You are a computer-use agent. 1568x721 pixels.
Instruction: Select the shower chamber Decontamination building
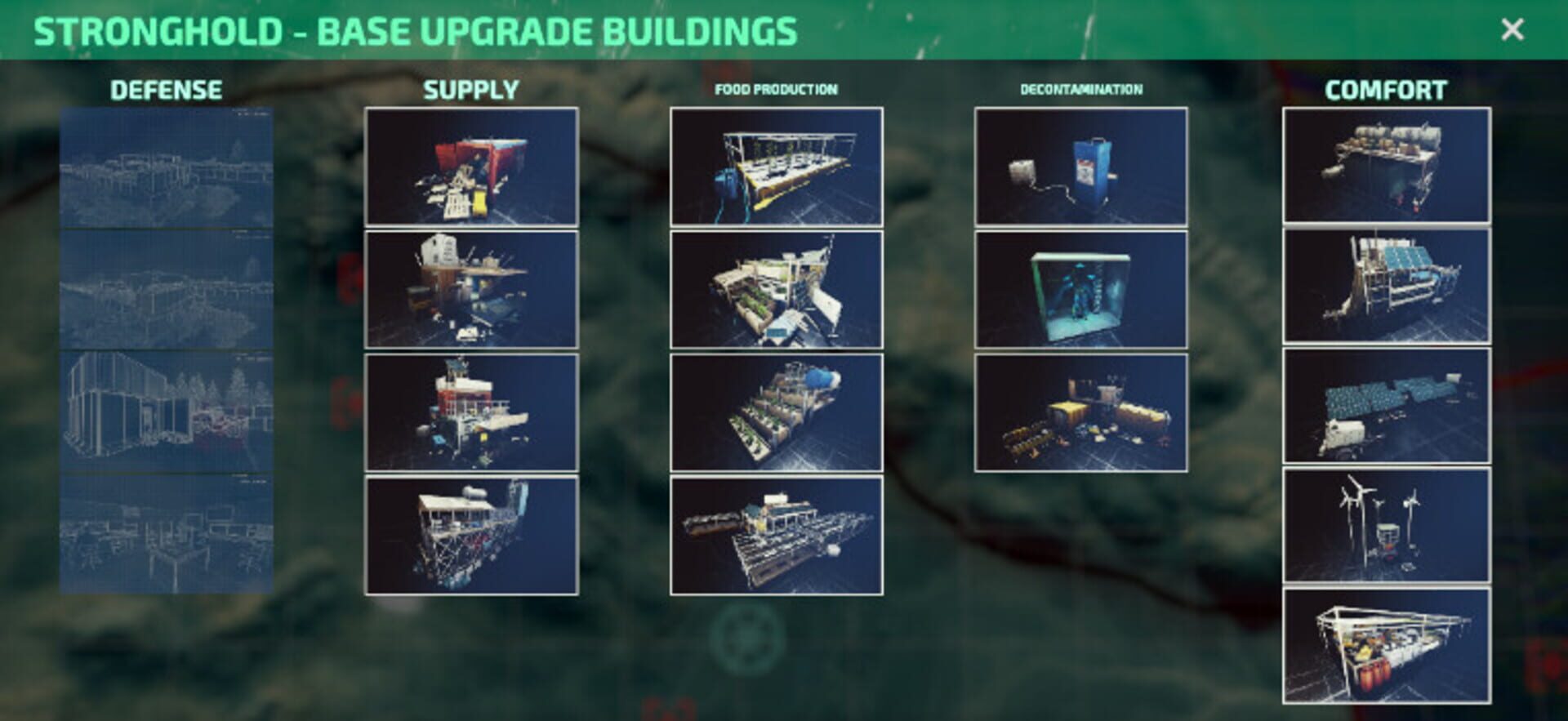click(x=1081, y=290)
